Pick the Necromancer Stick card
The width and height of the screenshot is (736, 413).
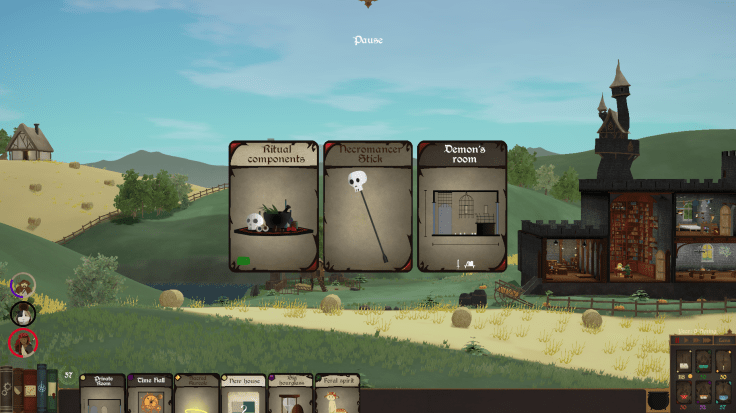click(368, 206)
